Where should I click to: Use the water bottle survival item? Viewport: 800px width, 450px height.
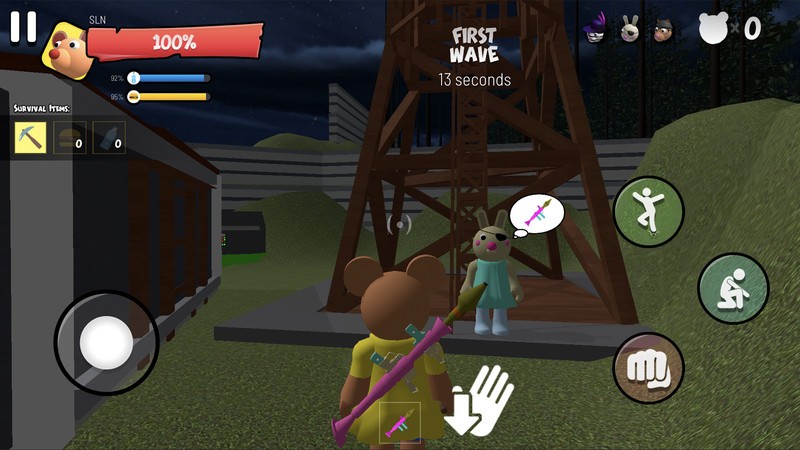pos(109,137)
